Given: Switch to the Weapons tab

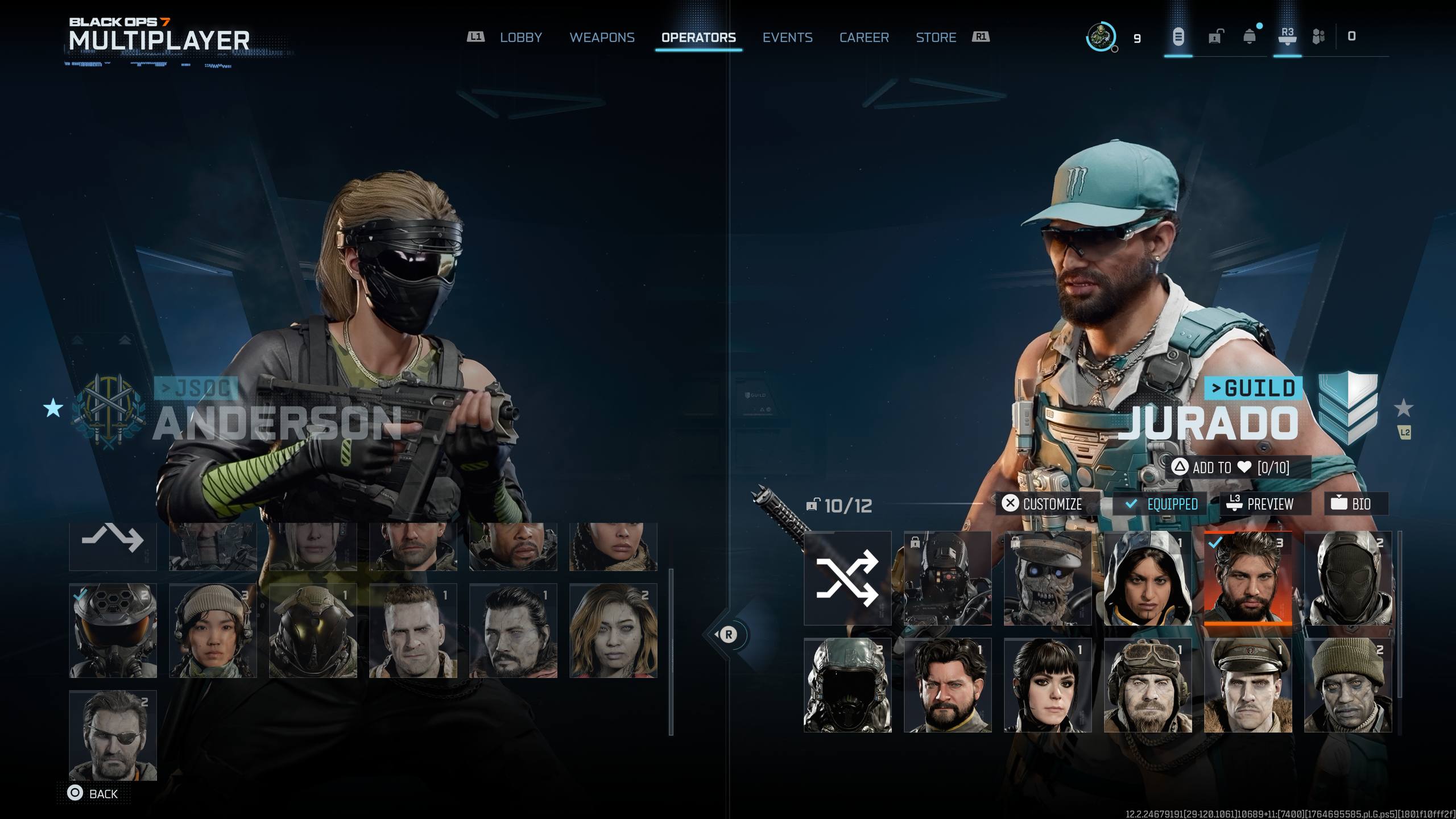Looking at the screenshot, I should coord(602,38).
